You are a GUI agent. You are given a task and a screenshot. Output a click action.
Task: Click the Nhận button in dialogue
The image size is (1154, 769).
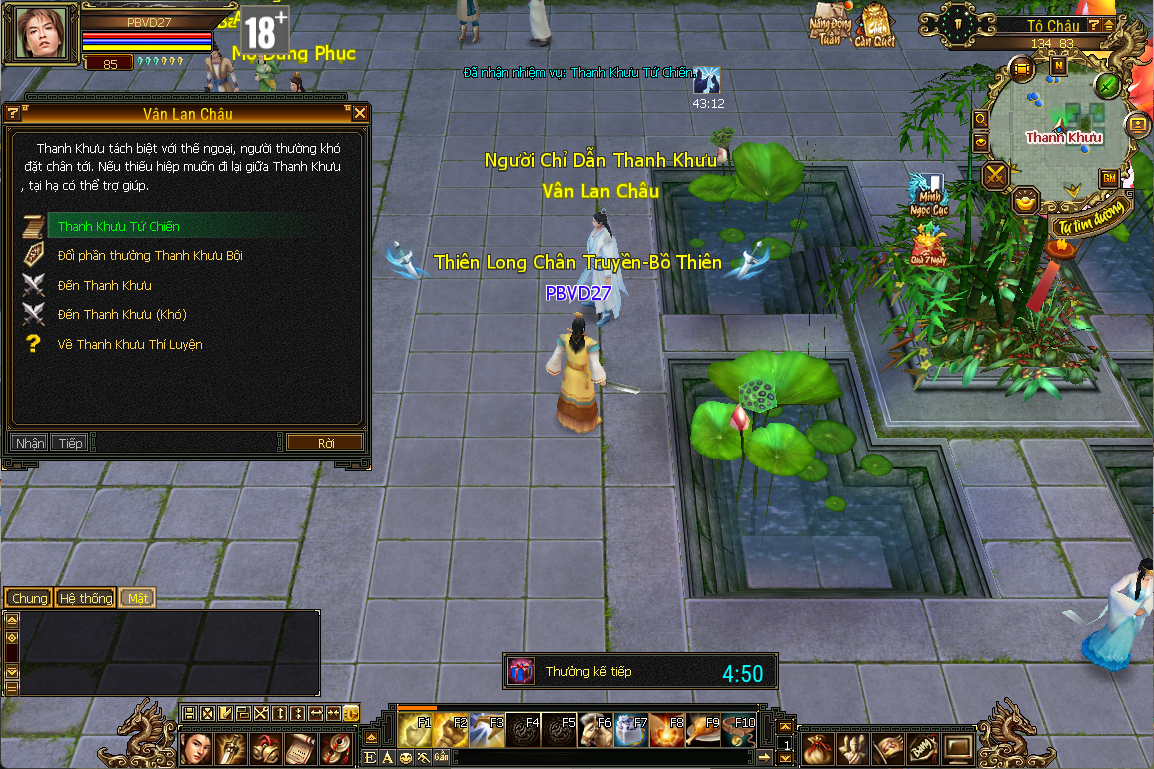point(30,443)
